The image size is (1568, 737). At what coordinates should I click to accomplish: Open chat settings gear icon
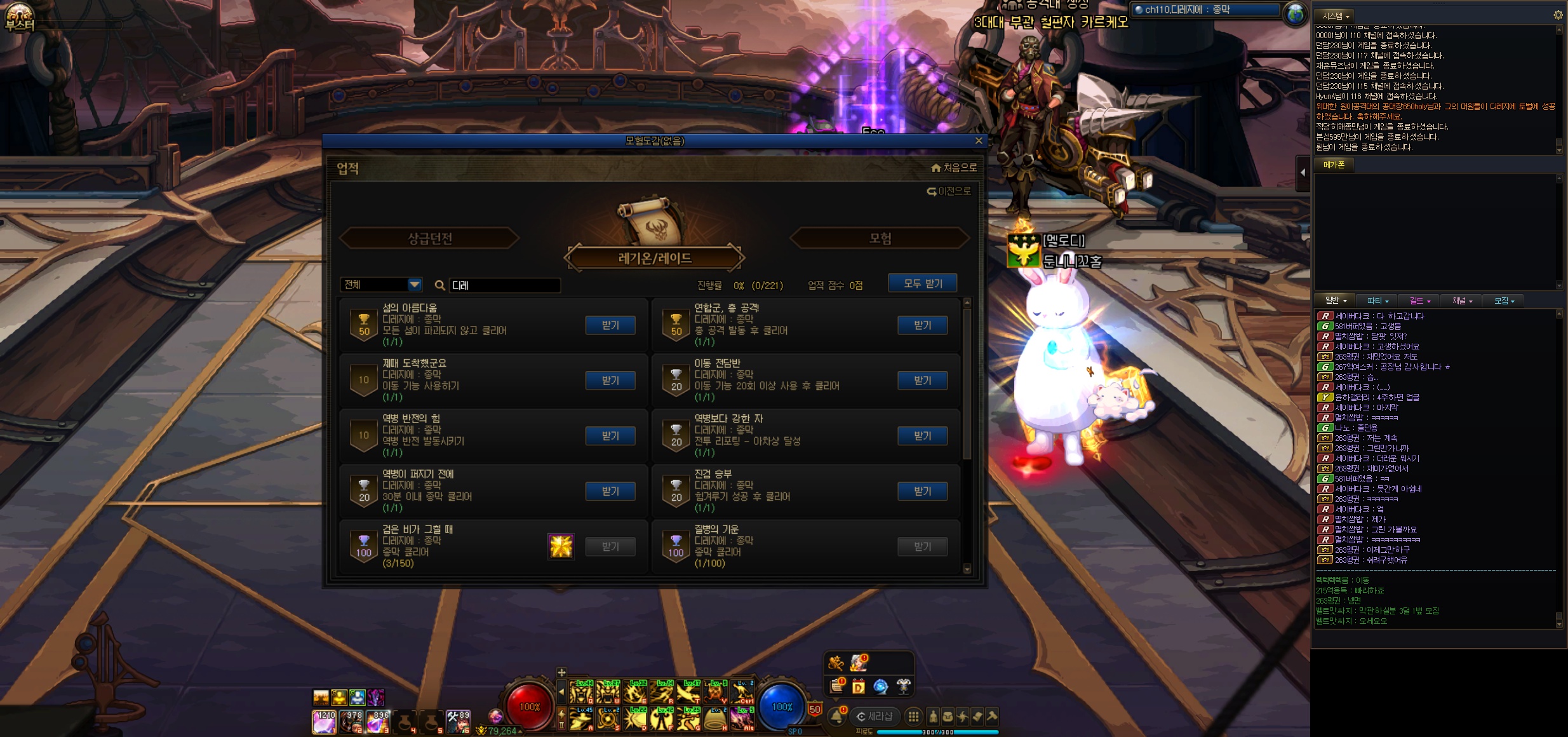point(1558,15)
